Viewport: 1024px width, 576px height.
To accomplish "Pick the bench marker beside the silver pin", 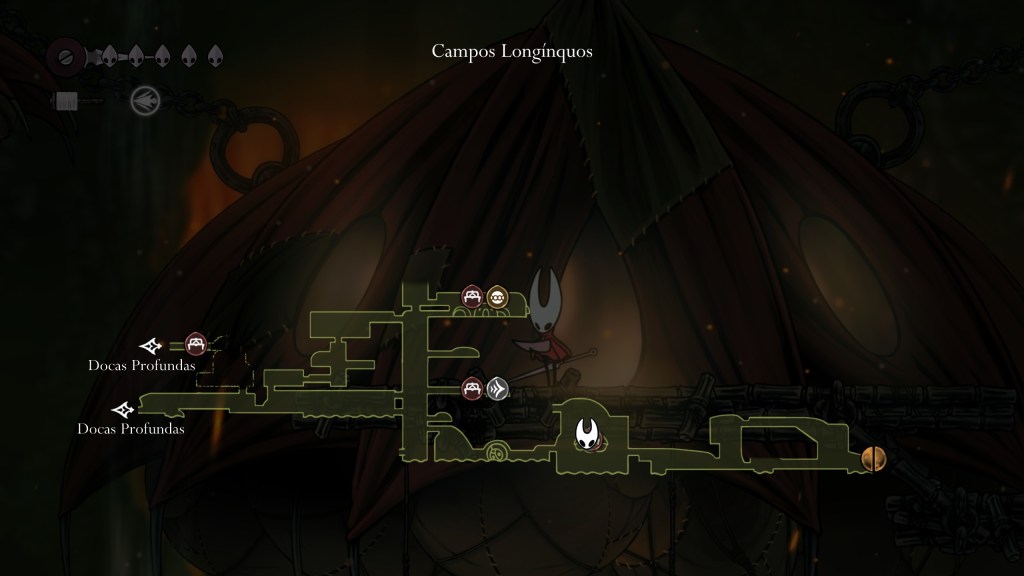I will [472, 388].
